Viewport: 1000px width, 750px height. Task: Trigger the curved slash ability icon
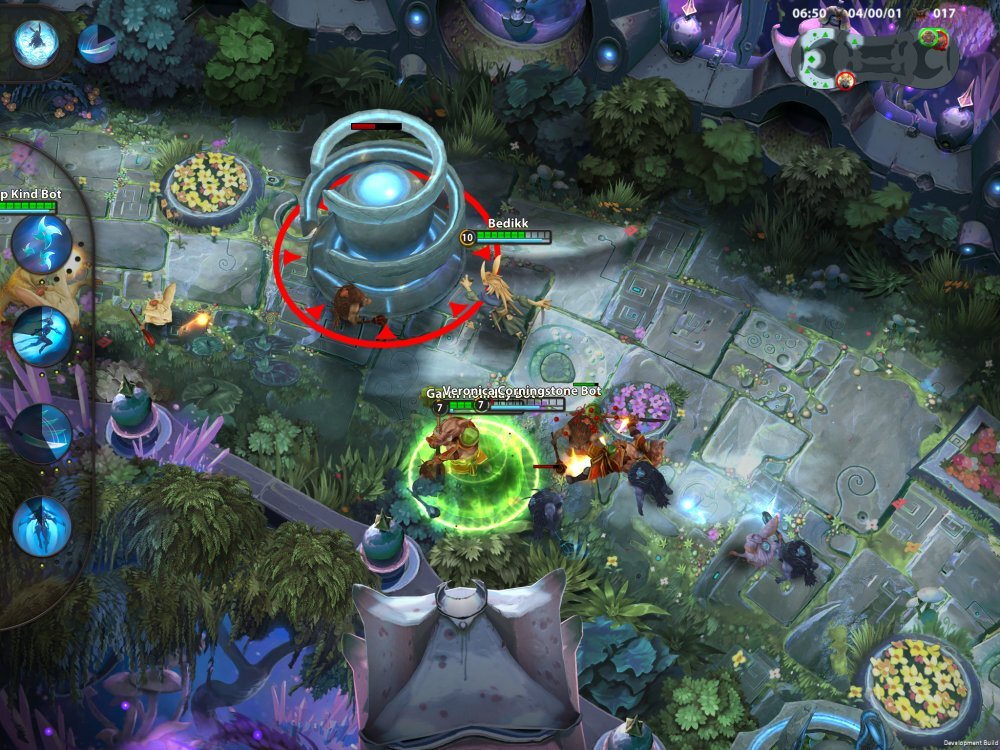[x=42, y=430]
